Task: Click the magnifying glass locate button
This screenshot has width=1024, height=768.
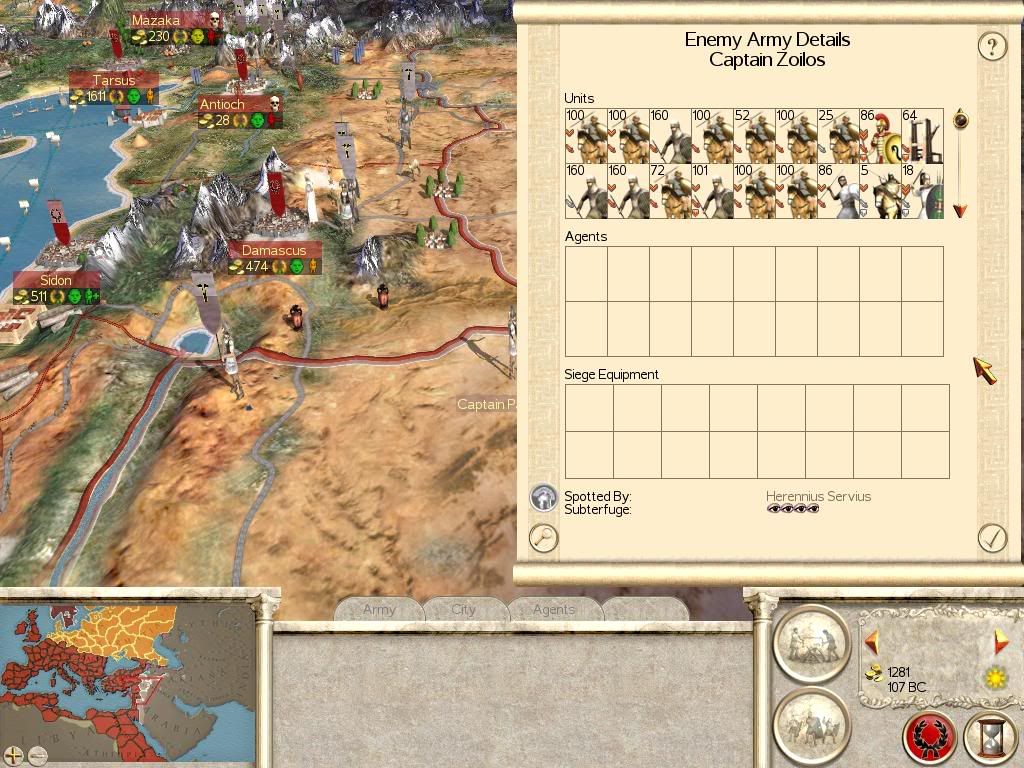Action: [x=543, y=538]
